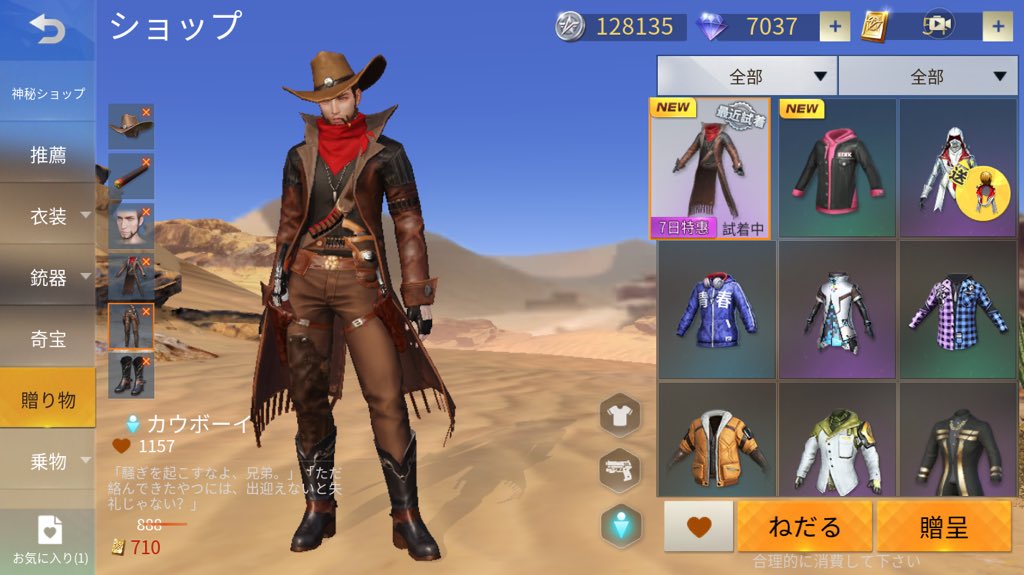Open the 銃器 category
The image size is (1024, 575).
coord(48,277)
